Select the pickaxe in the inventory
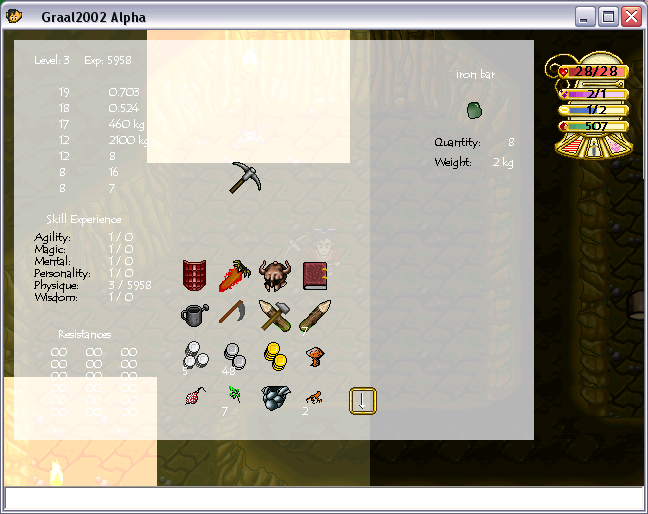 click(244, 178)
